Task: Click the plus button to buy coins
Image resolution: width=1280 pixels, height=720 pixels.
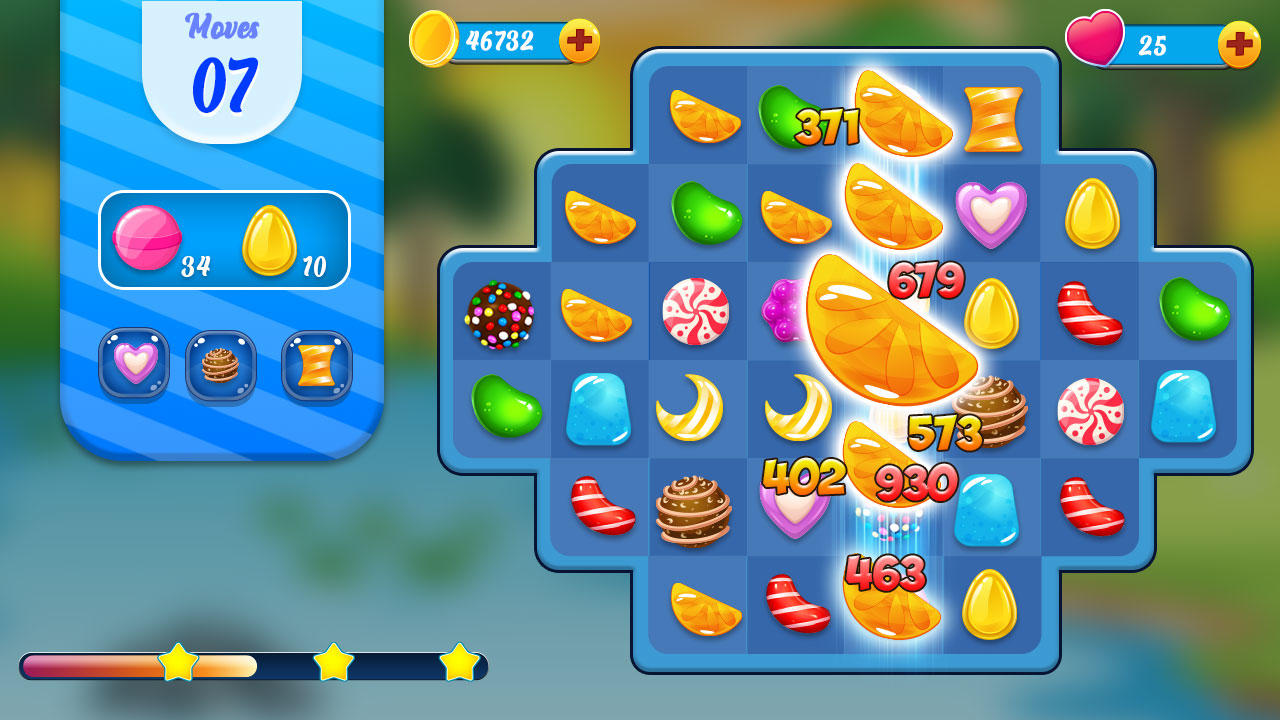Action: [x=577, y=42]
